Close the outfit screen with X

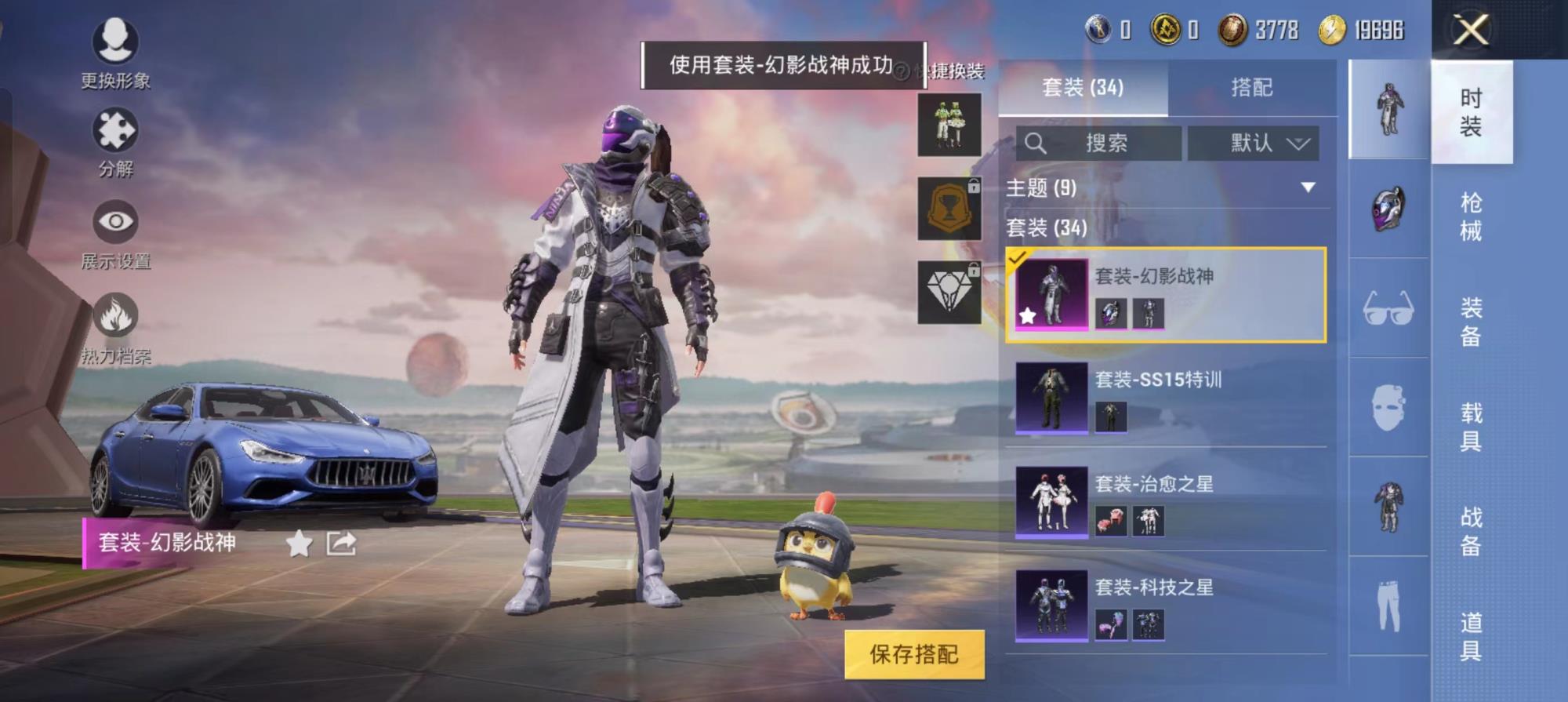pyautogui.click(x=1471, y=31)
